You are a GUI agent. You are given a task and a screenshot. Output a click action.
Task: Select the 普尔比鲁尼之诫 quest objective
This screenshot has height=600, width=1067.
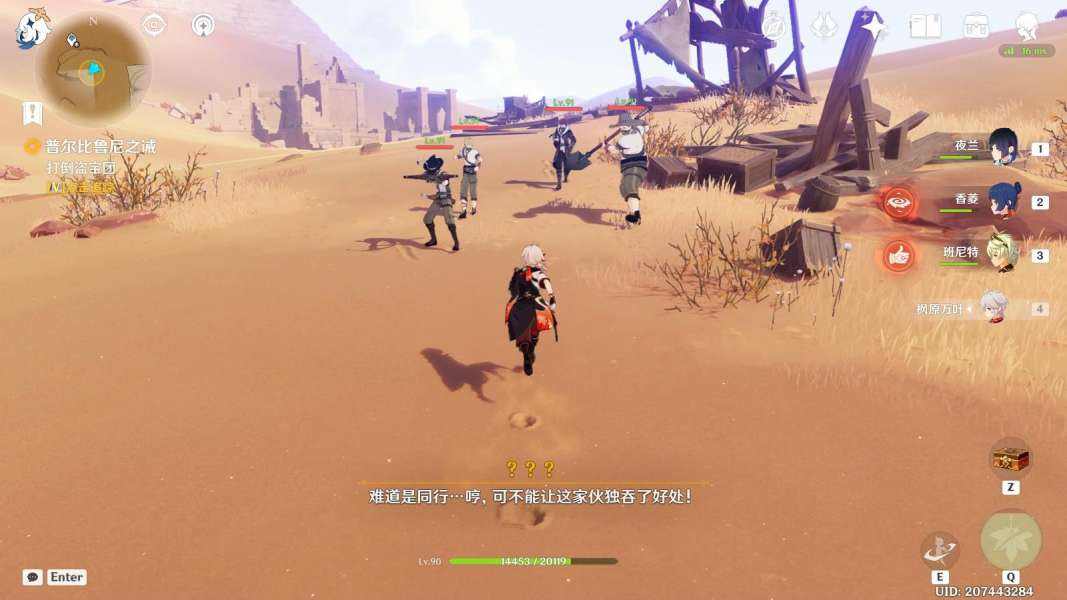pyautogui.click(x=100, y=147)
